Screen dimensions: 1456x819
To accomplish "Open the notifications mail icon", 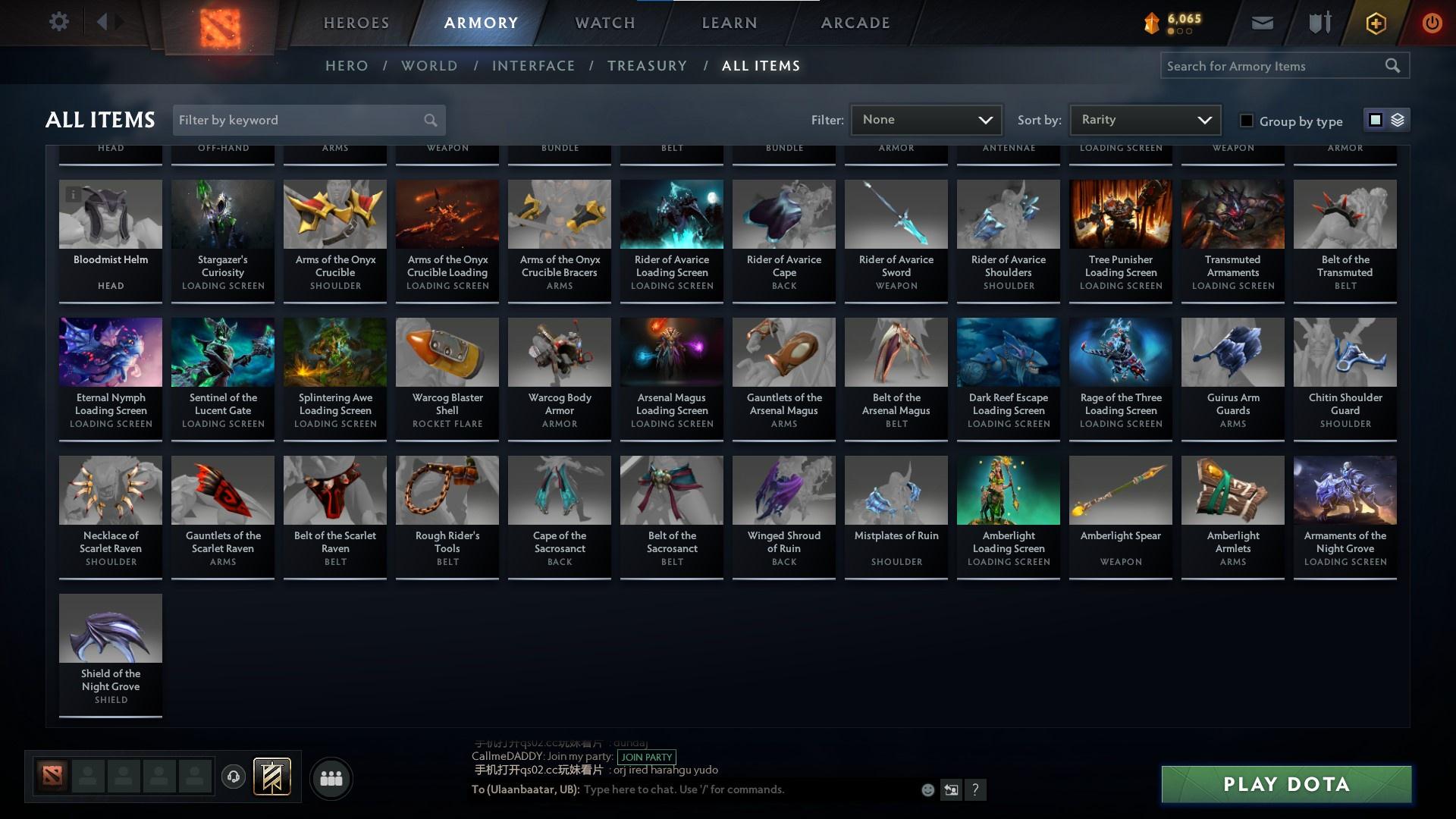I will [1262, 22].
